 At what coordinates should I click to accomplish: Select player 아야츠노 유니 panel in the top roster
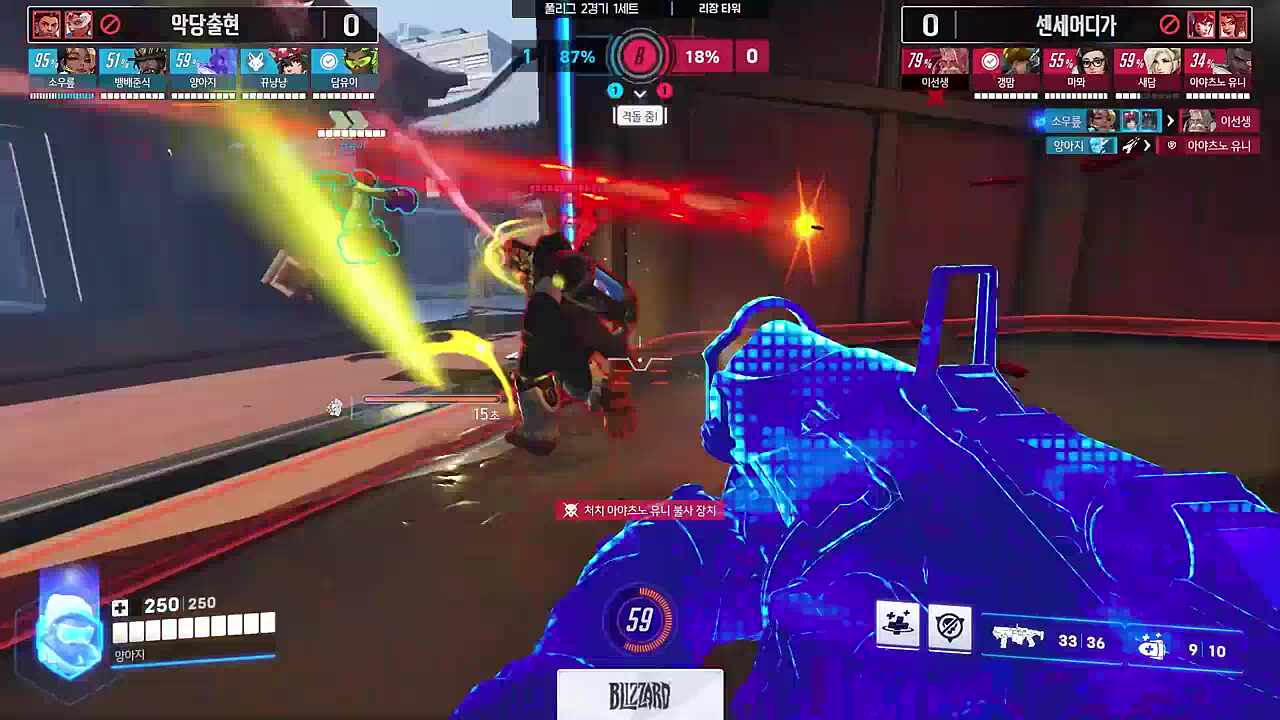[1218, 70]
